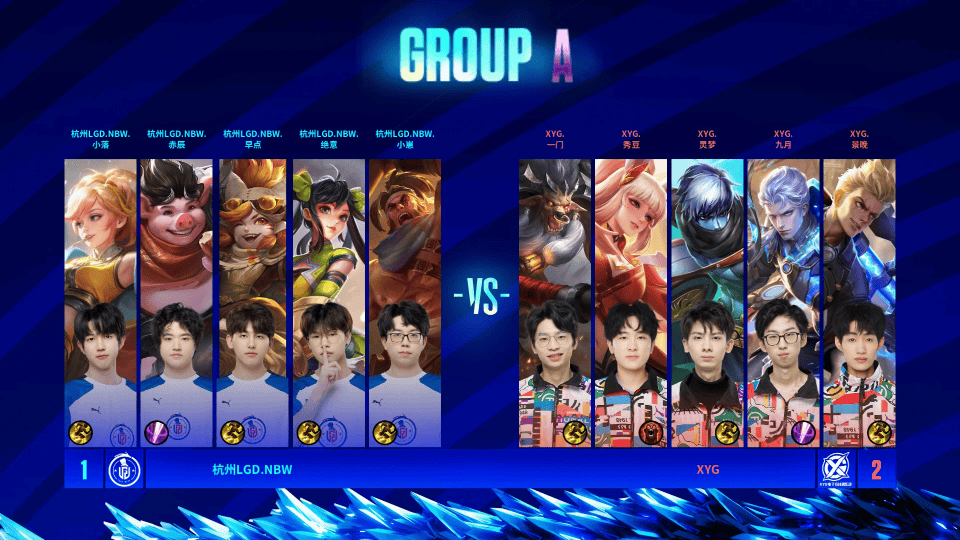Open the XYG 灵梦 player card
960x540 pixels.
(x=707, y=302)
